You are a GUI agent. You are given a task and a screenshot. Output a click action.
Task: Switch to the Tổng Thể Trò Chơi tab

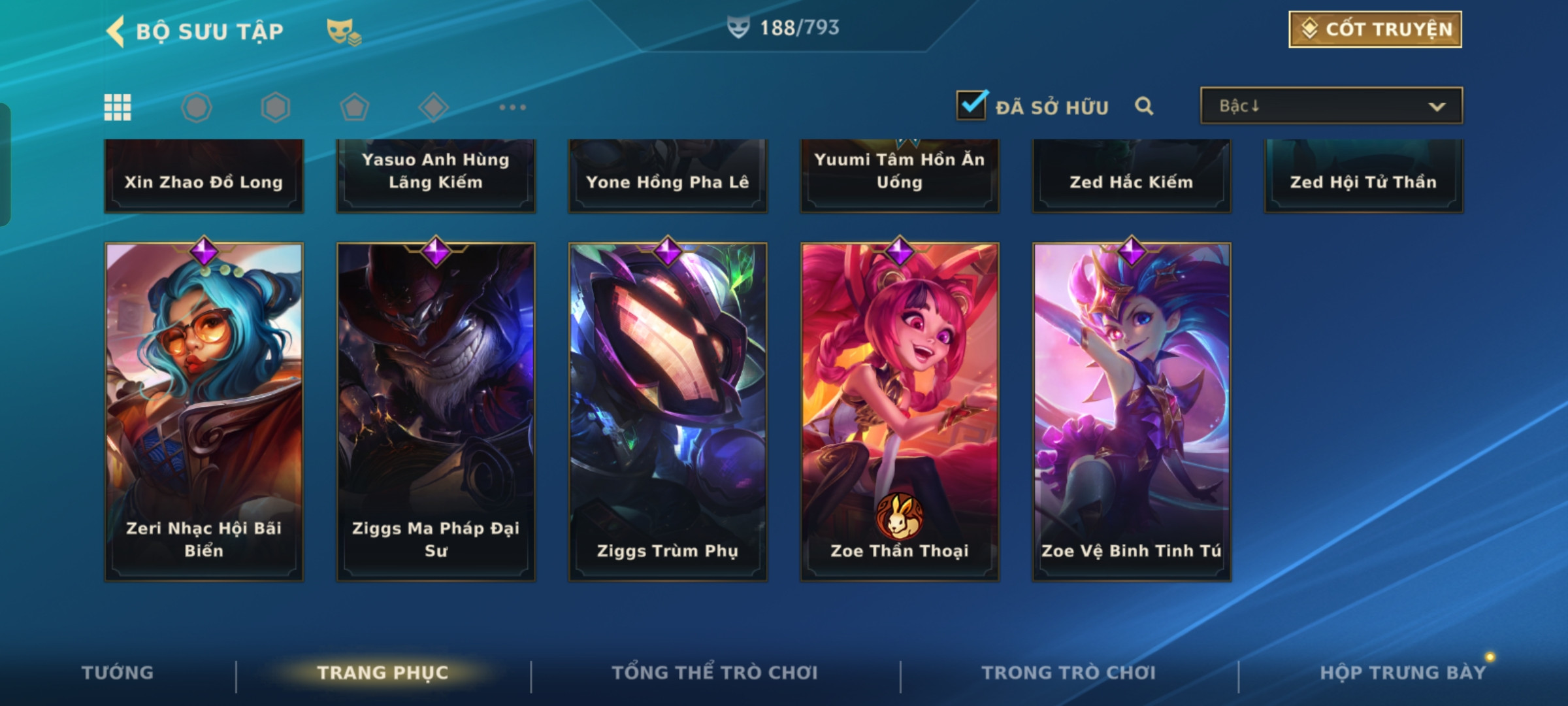click(715, 673)
